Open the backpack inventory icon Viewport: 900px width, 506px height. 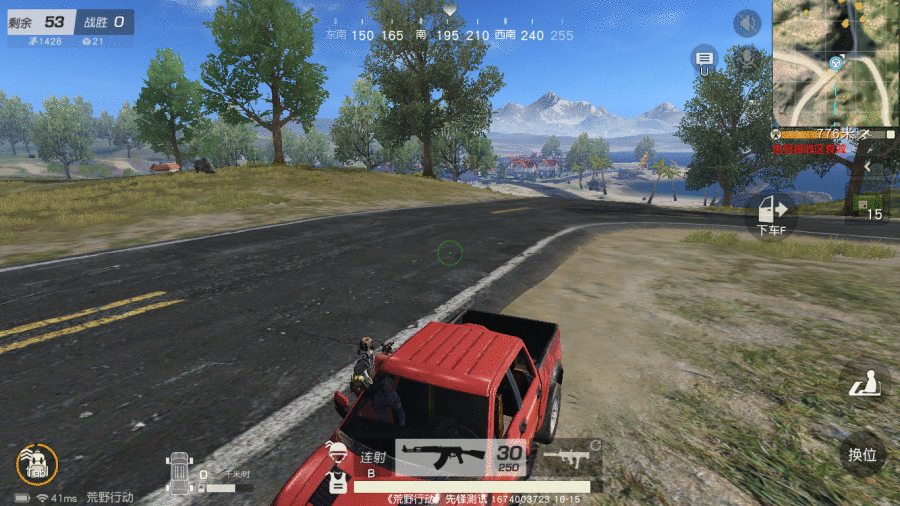click(37, 463)
